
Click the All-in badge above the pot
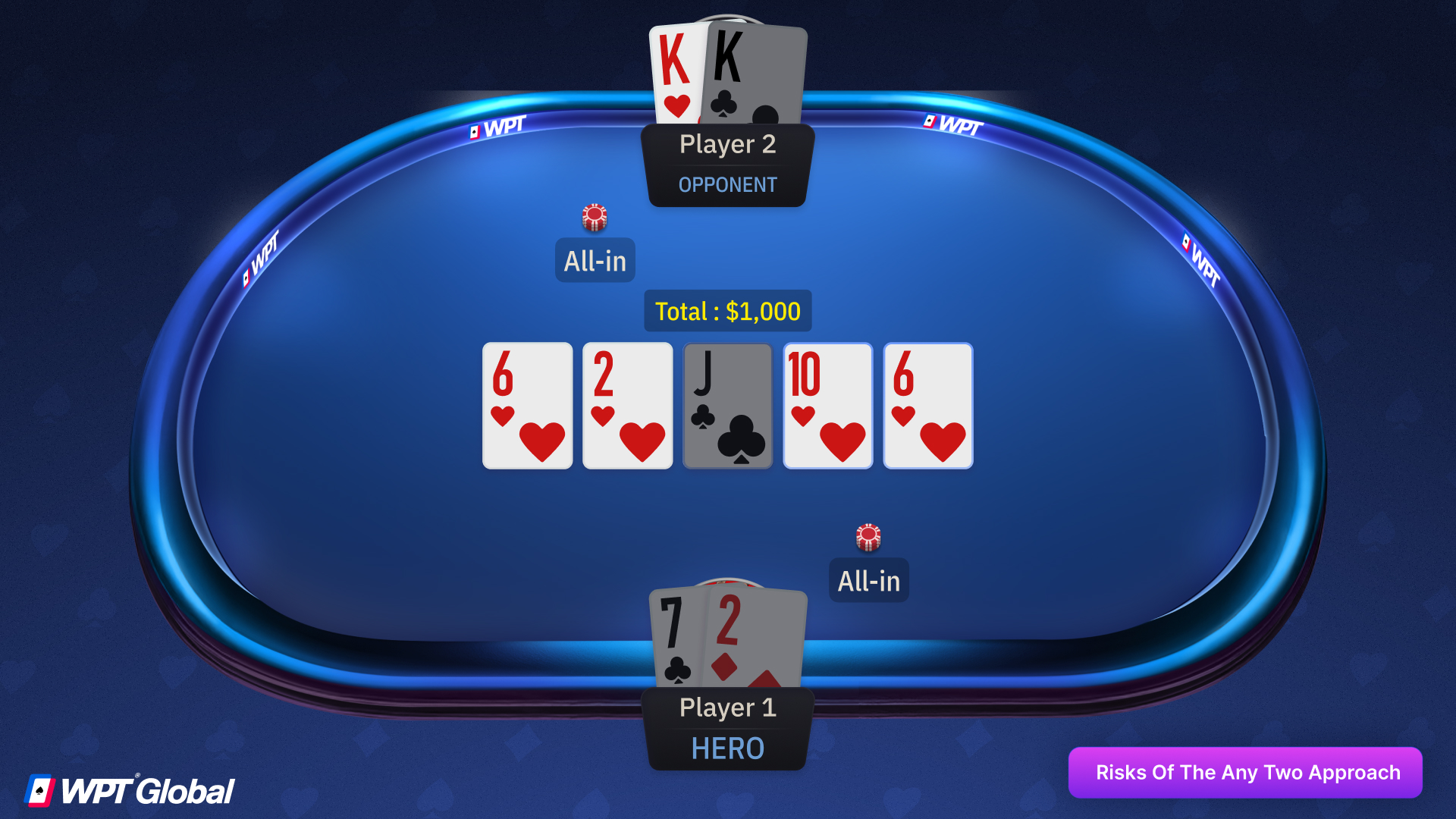point(595,260)
